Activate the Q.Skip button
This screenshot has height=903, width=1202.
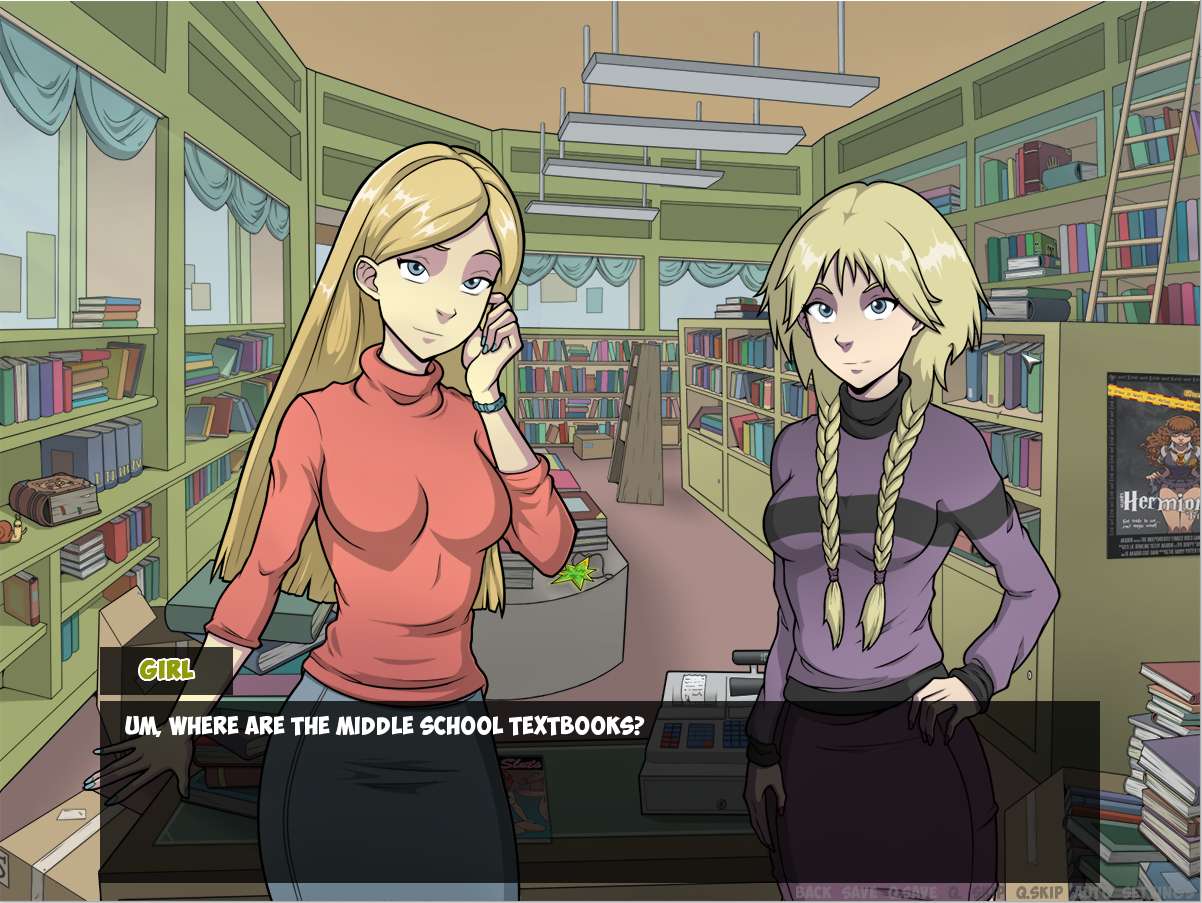(x=1039, y=892)
